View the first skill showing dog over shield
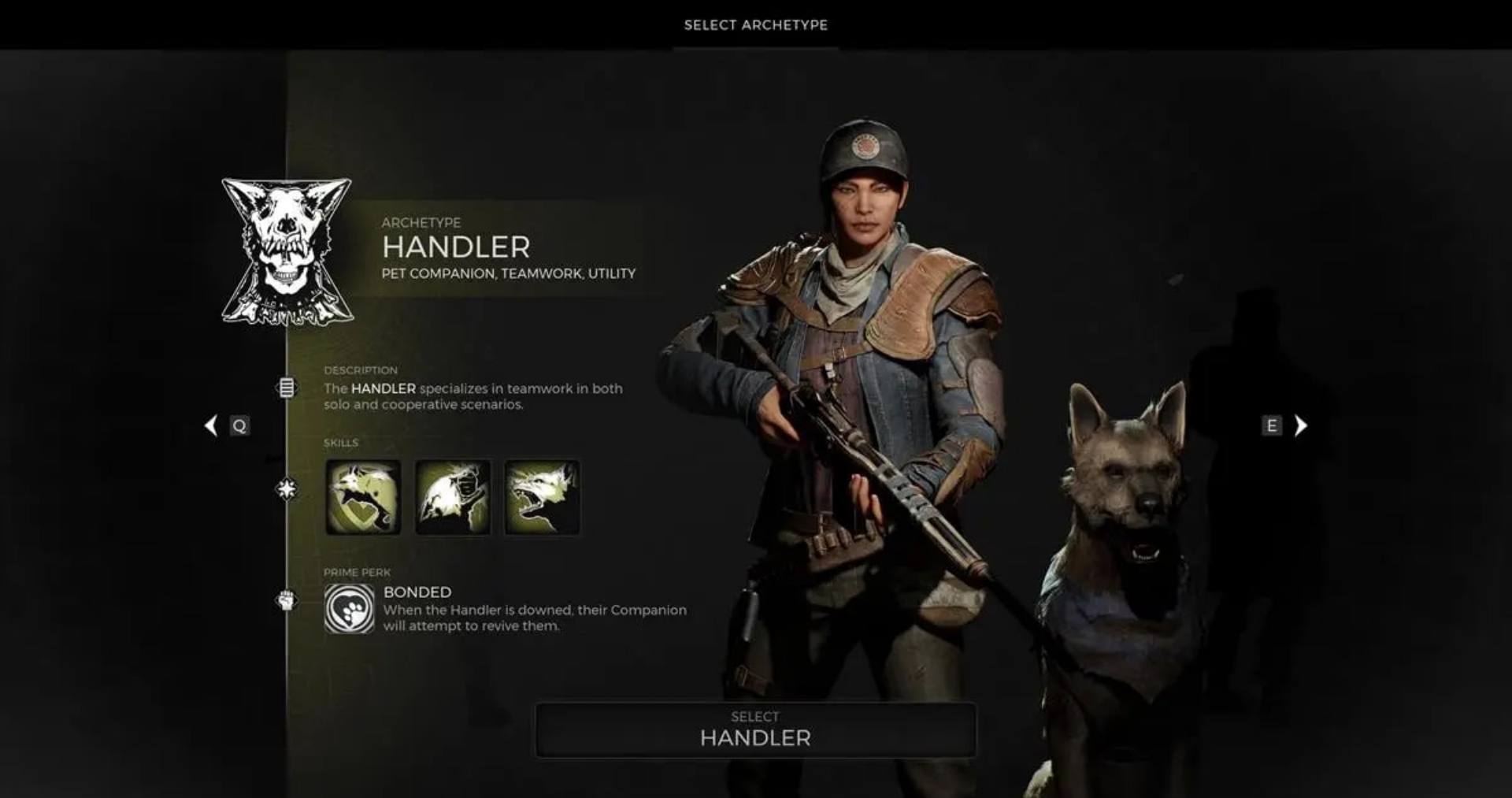This screenshot has height=798, width=1512. coord(363,498)
